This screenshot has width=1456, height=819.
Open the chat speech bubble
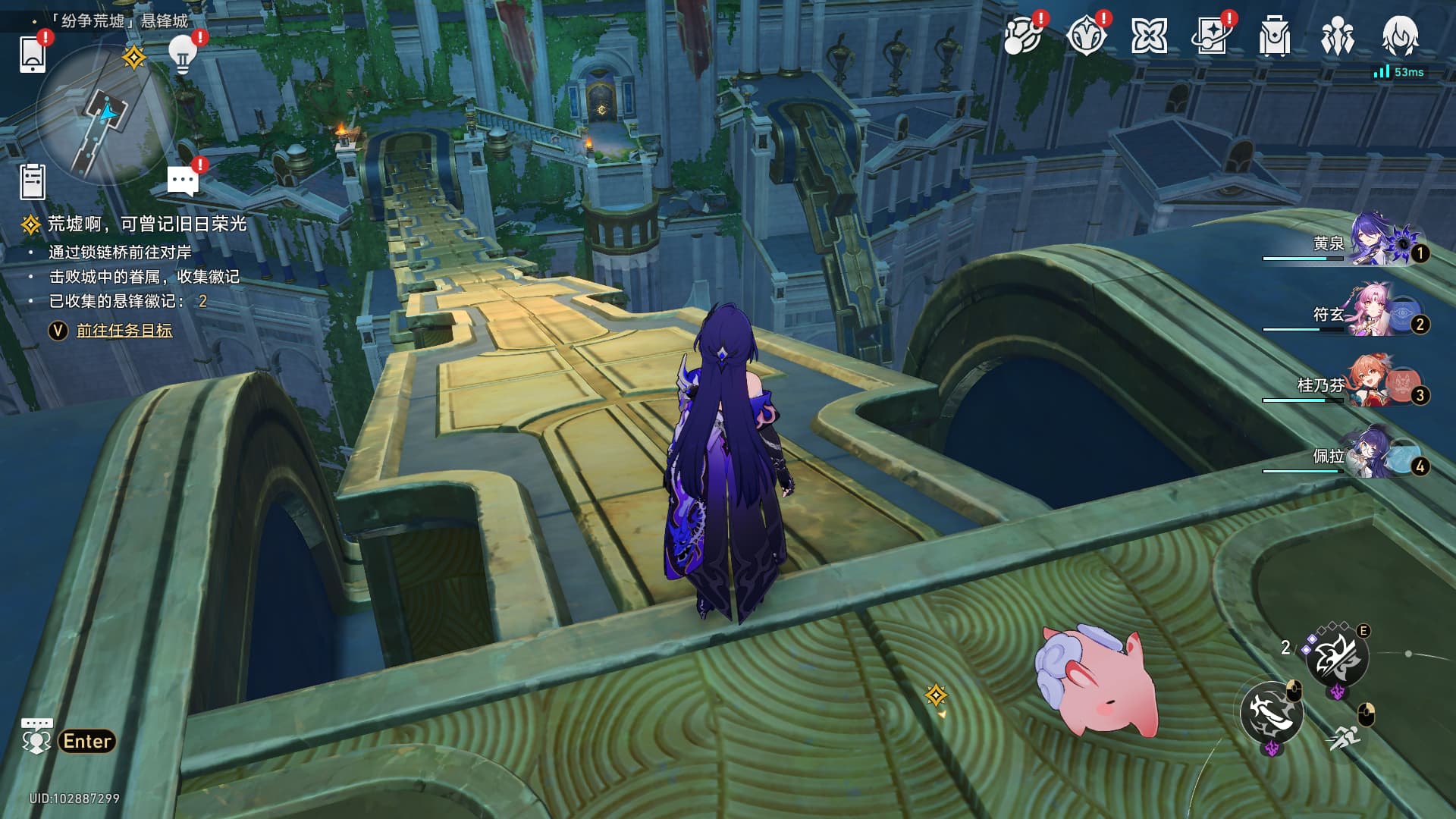click(x=182, y=181)
